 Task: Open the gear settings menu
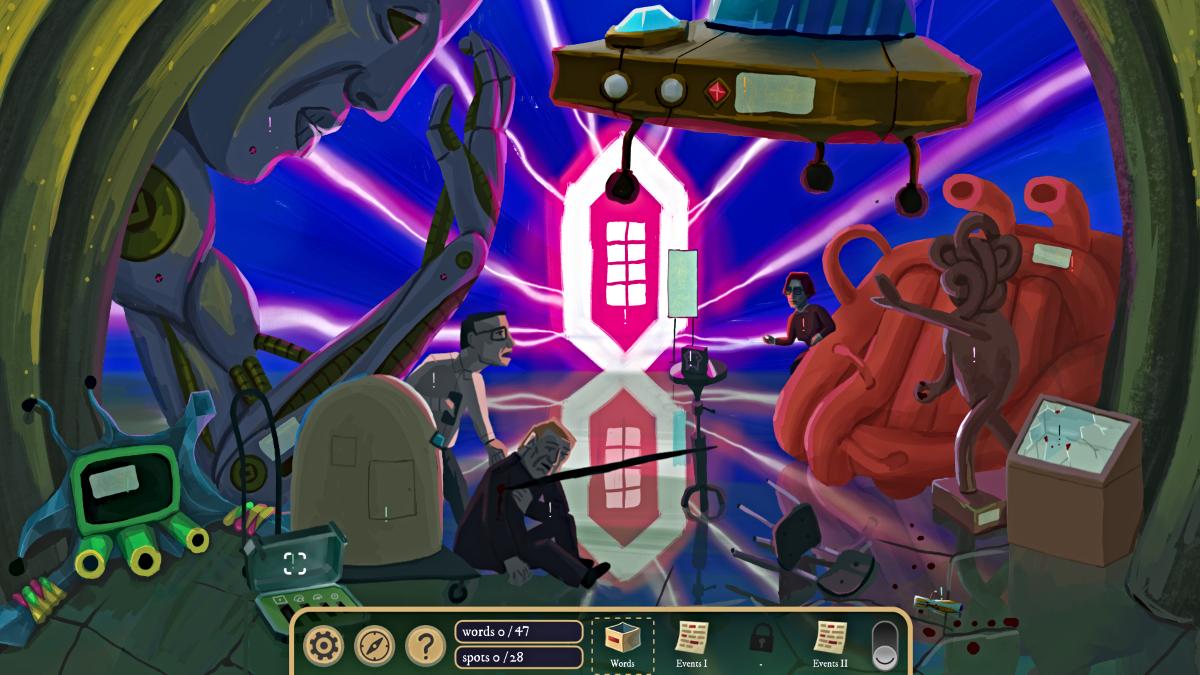[323, 646]
